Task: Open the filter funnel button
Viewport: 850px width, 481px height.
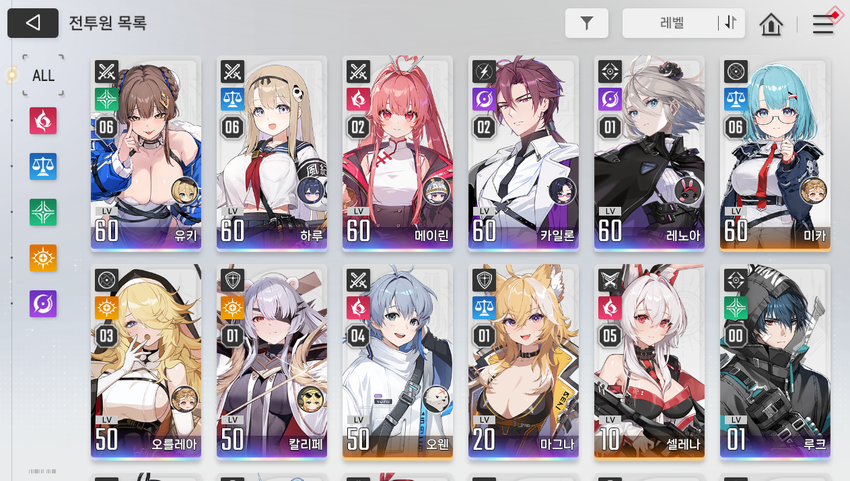Action: pyautogui.click(x=586, y=23)
